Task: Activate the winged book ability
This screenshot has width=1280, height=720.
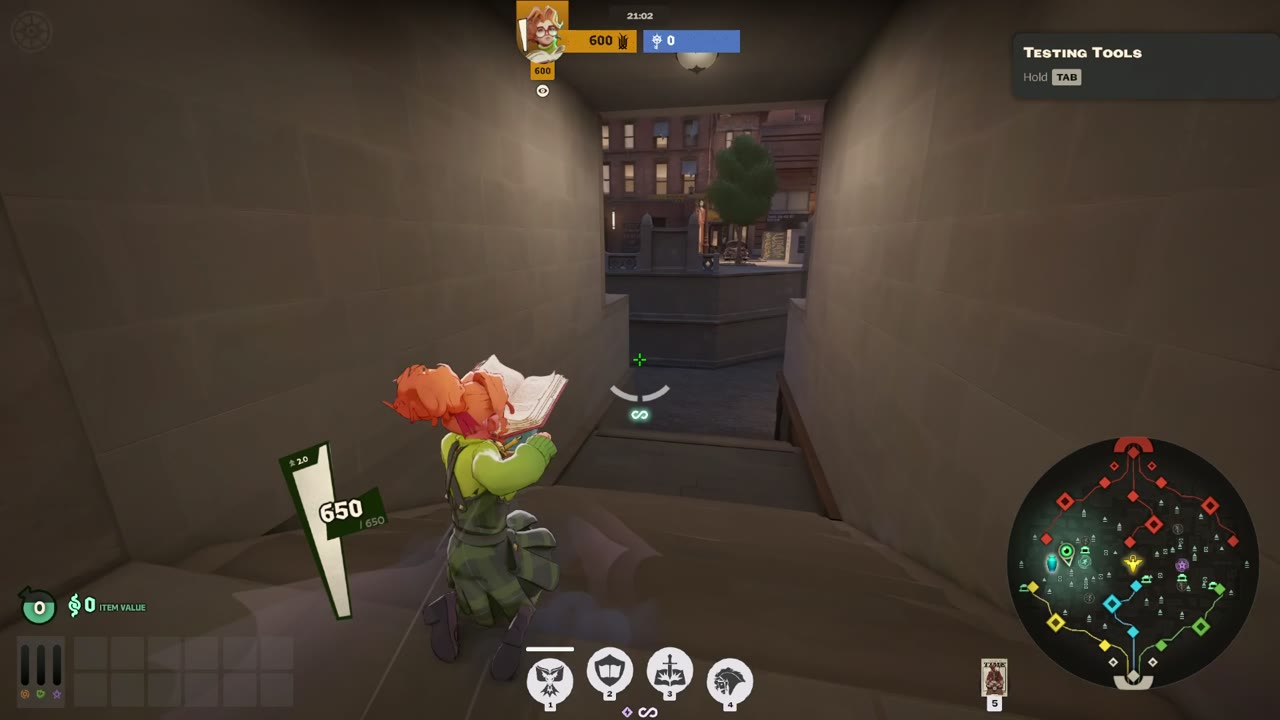Action: pyautogui.click(x=550, y=680)
